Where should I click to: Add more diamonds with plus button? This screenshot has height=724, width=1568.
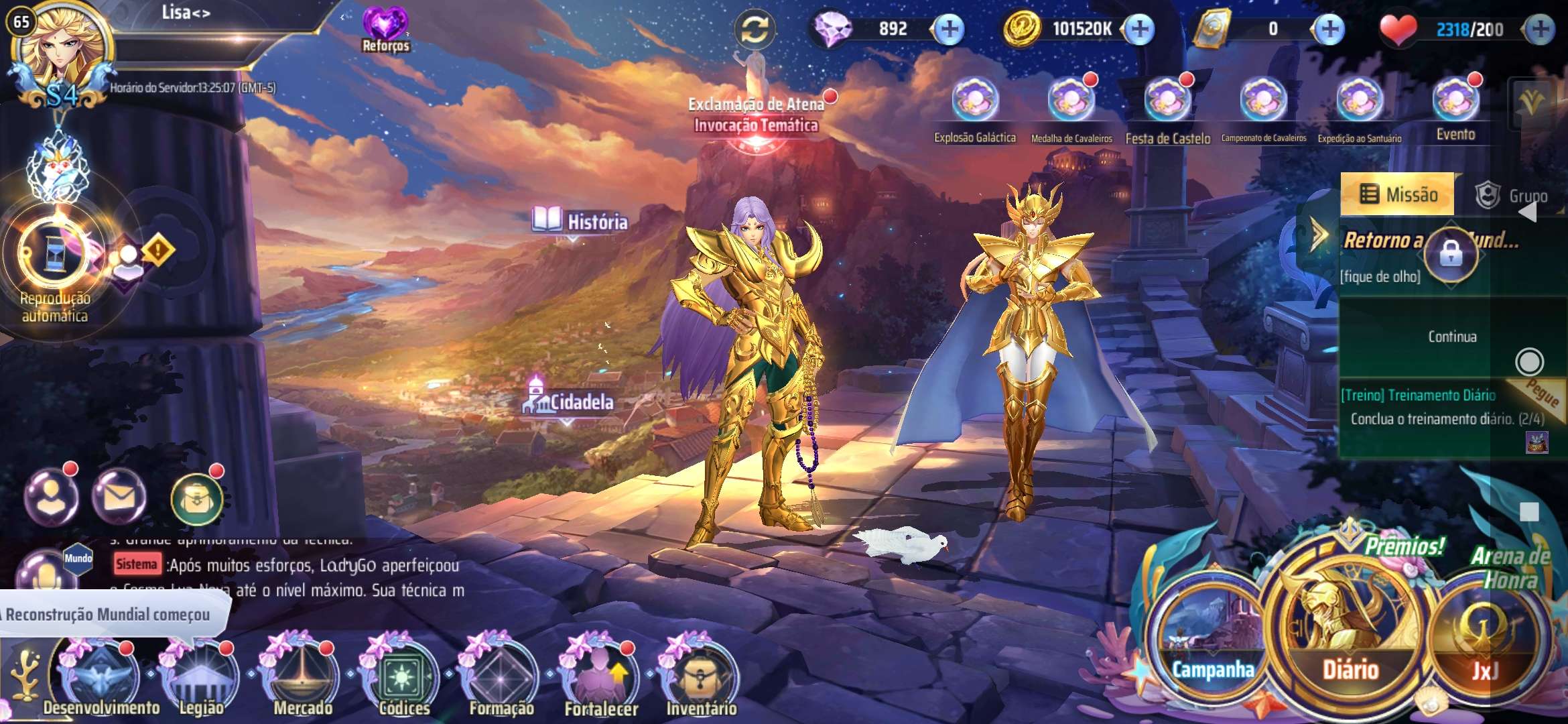pyautogui.click(x=950, y=29)
